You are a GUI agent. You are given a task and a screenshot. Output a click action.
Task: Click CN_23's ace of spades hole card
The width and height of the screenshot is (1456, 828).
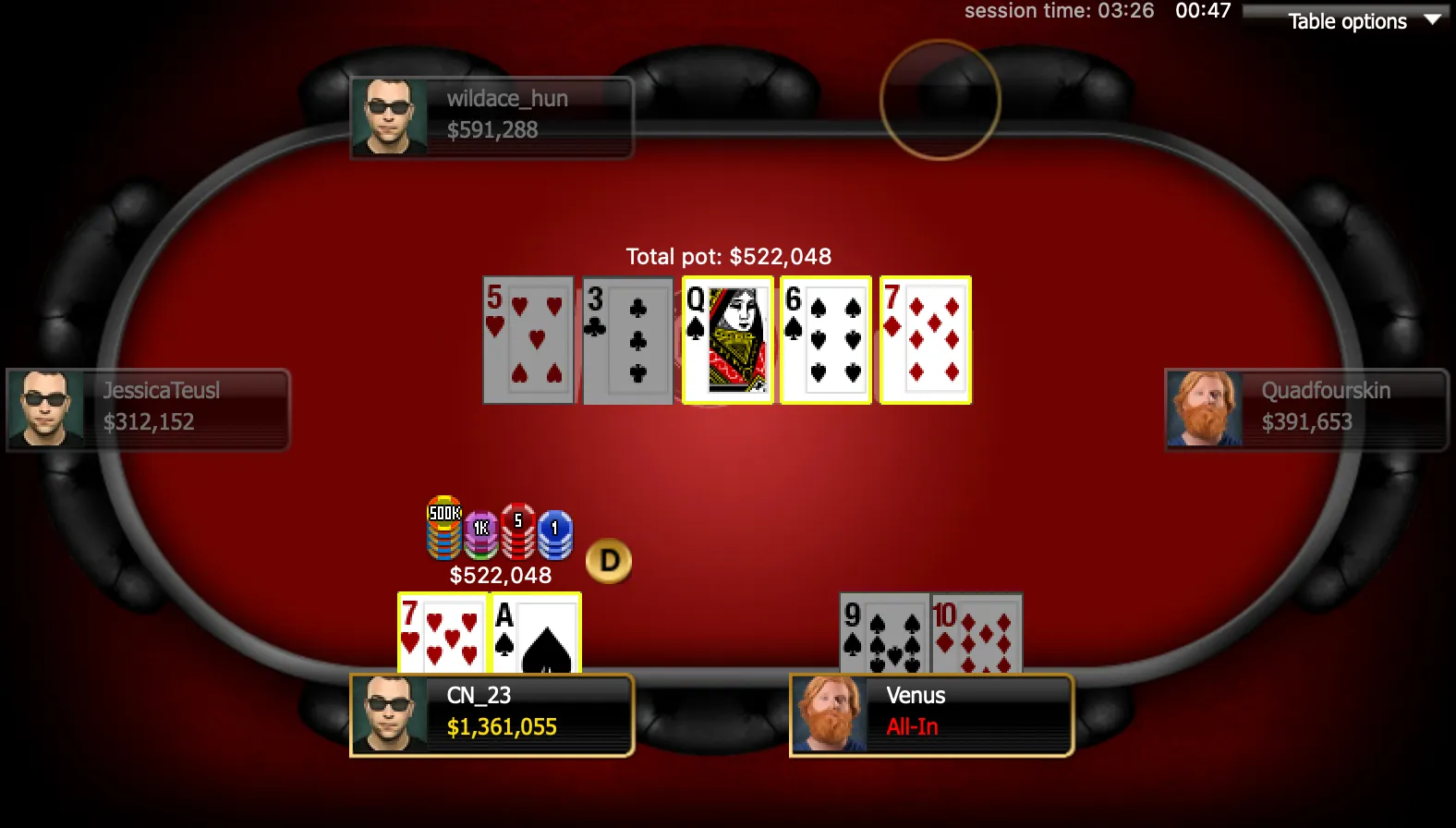pyautogui.click(x=536, y=634)
